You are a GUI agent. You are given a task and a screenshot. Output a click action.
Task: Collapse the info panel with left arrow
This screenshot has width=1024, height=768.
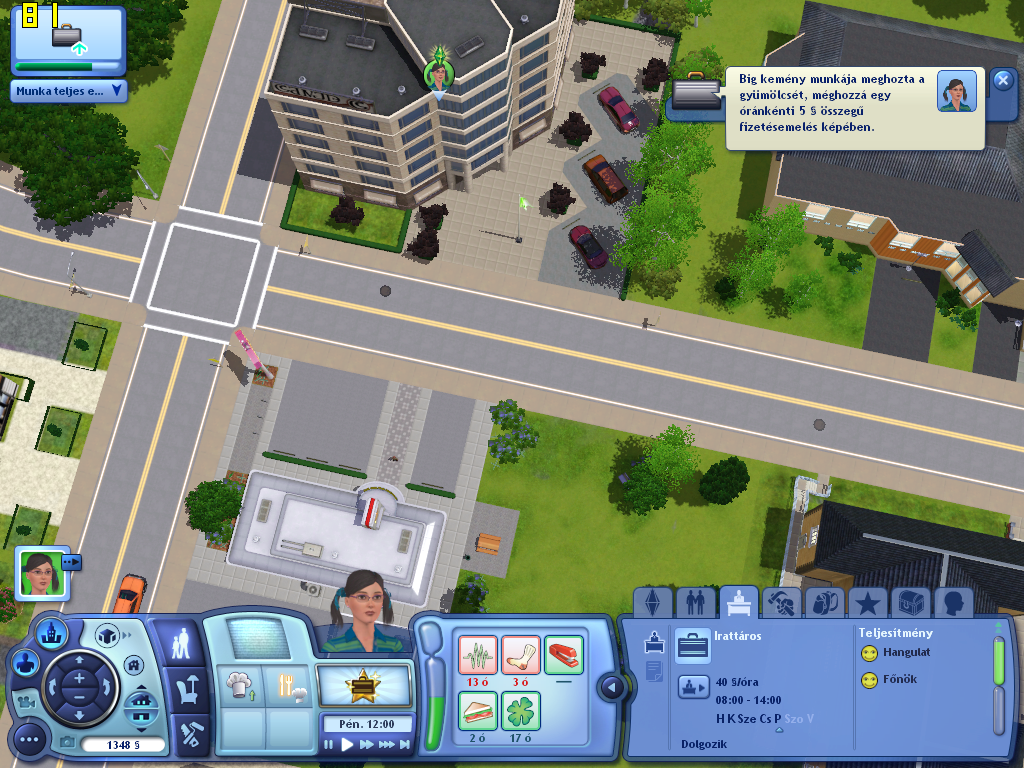point(612,687)
